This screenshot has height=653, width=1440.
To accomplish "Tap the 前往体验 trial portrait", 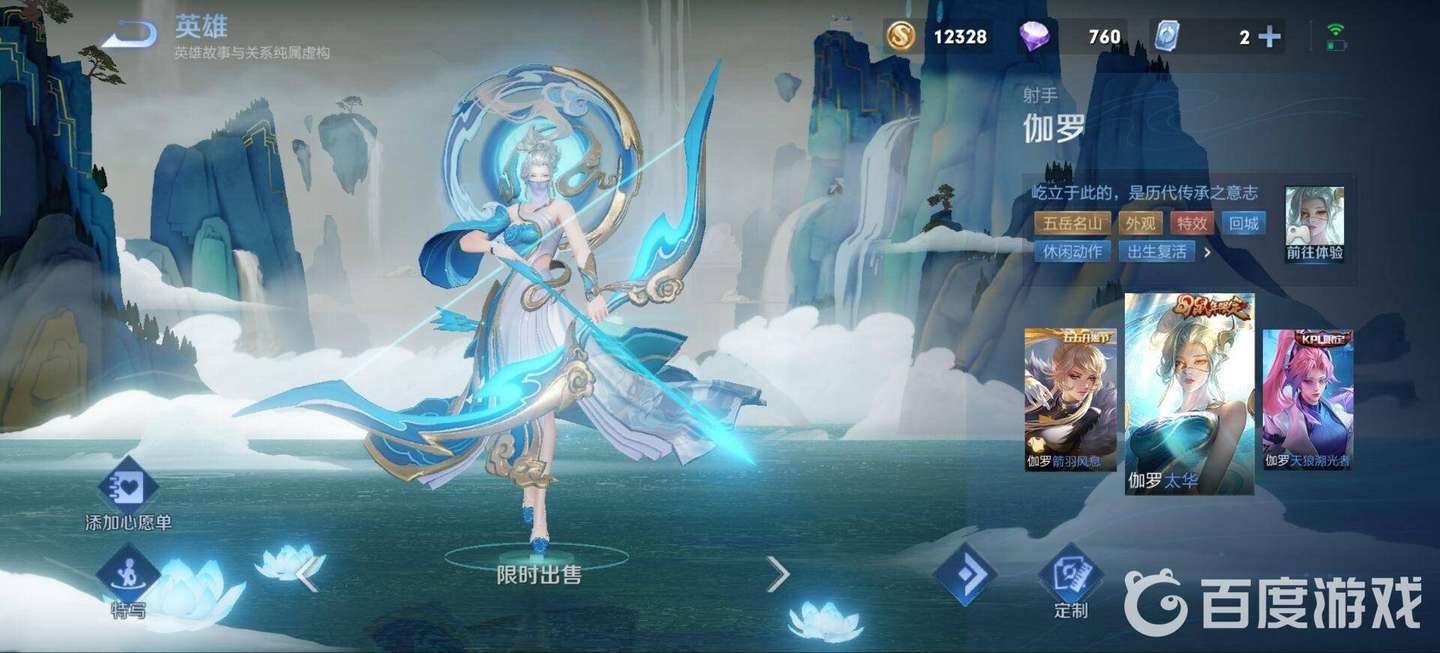I will pyautogui.click(x=1314, y=225).
